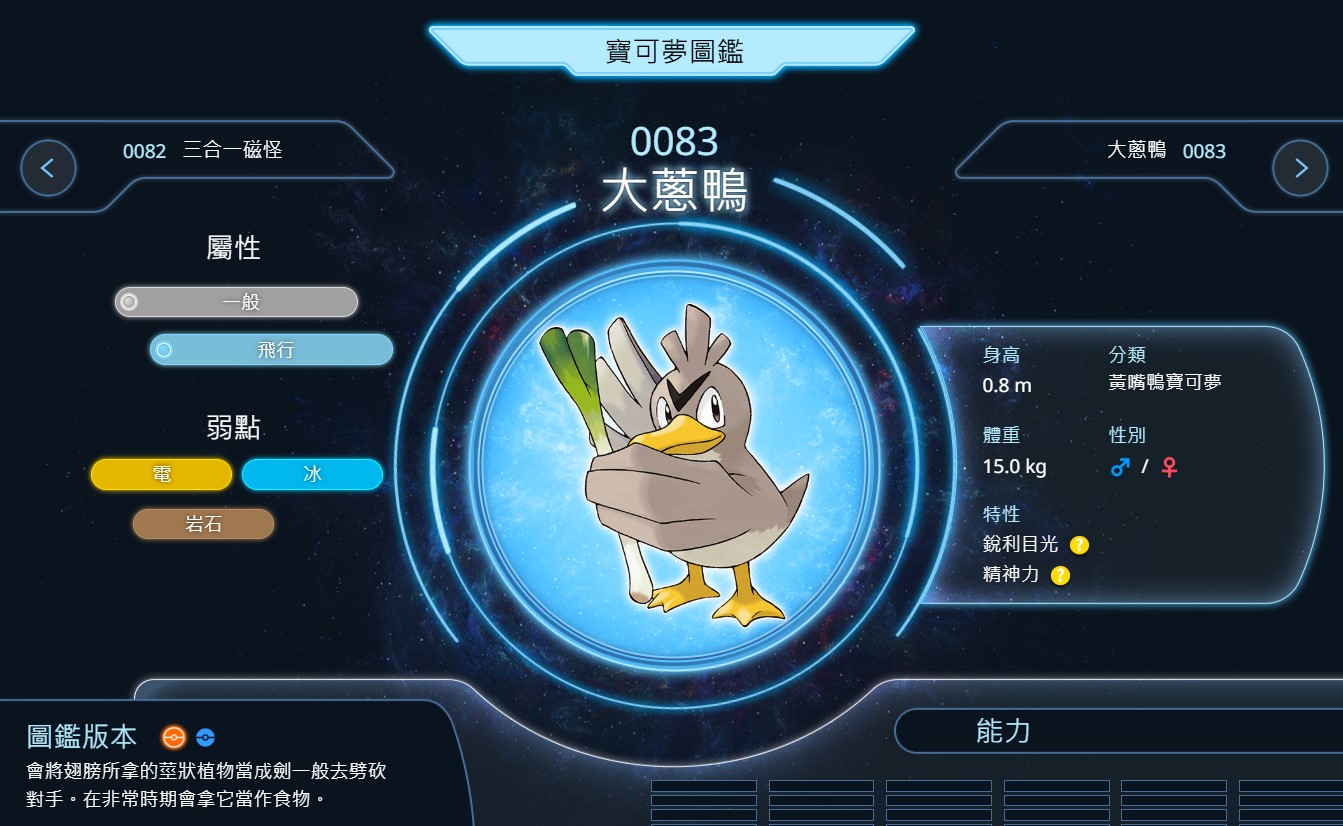This screenshot has width=1343, height=826.
Task: Go to previous Pokémon with left arrow
Action: coord(48,168)
